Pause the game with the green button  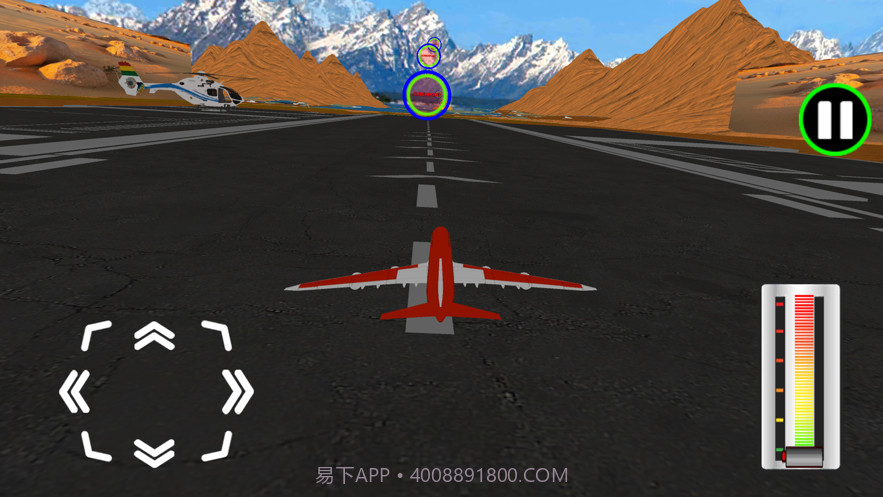click(834, 119)
